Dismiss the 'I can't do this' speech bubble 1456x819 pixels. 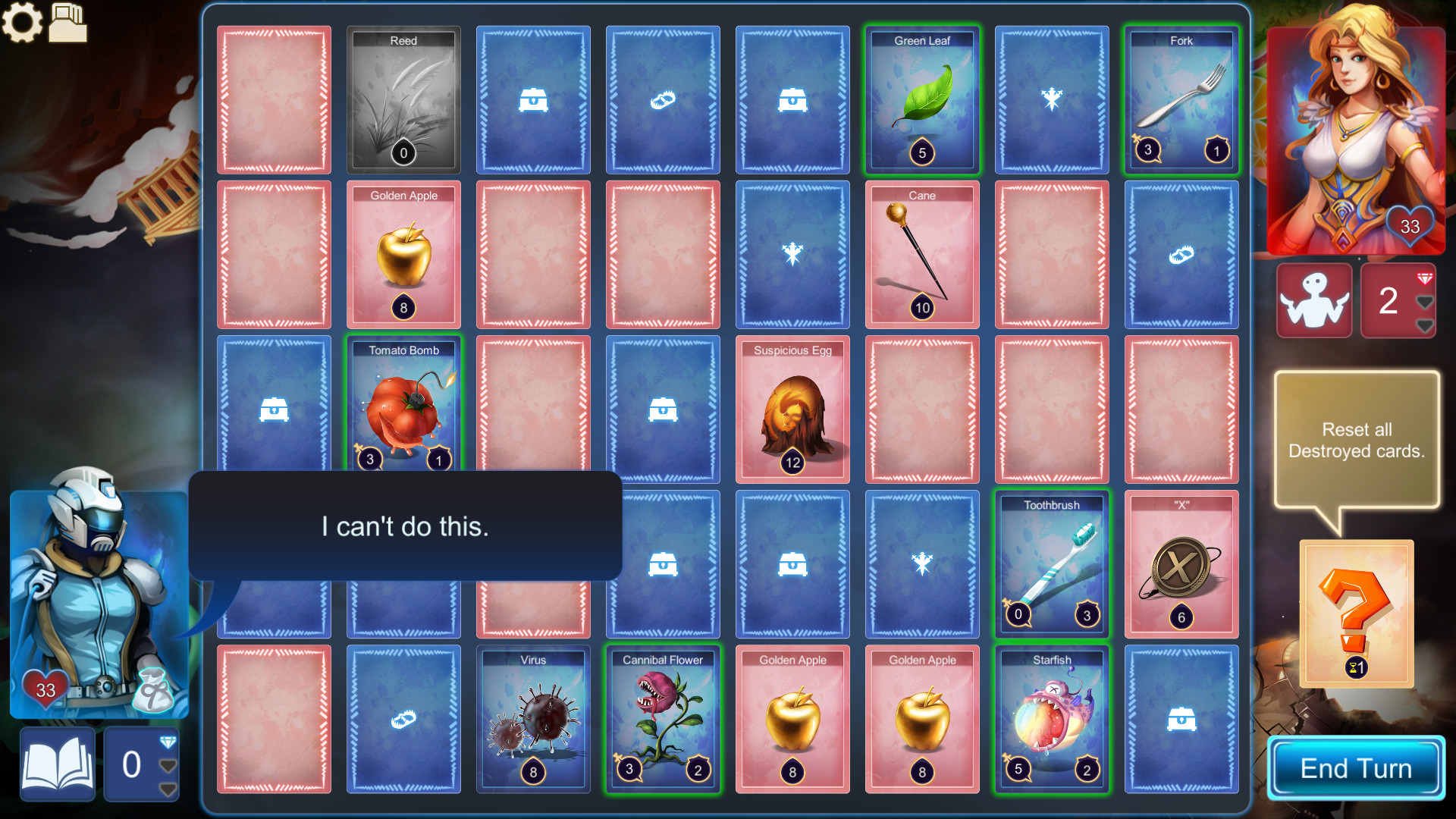pyautogui.click(x=406, y=526)
